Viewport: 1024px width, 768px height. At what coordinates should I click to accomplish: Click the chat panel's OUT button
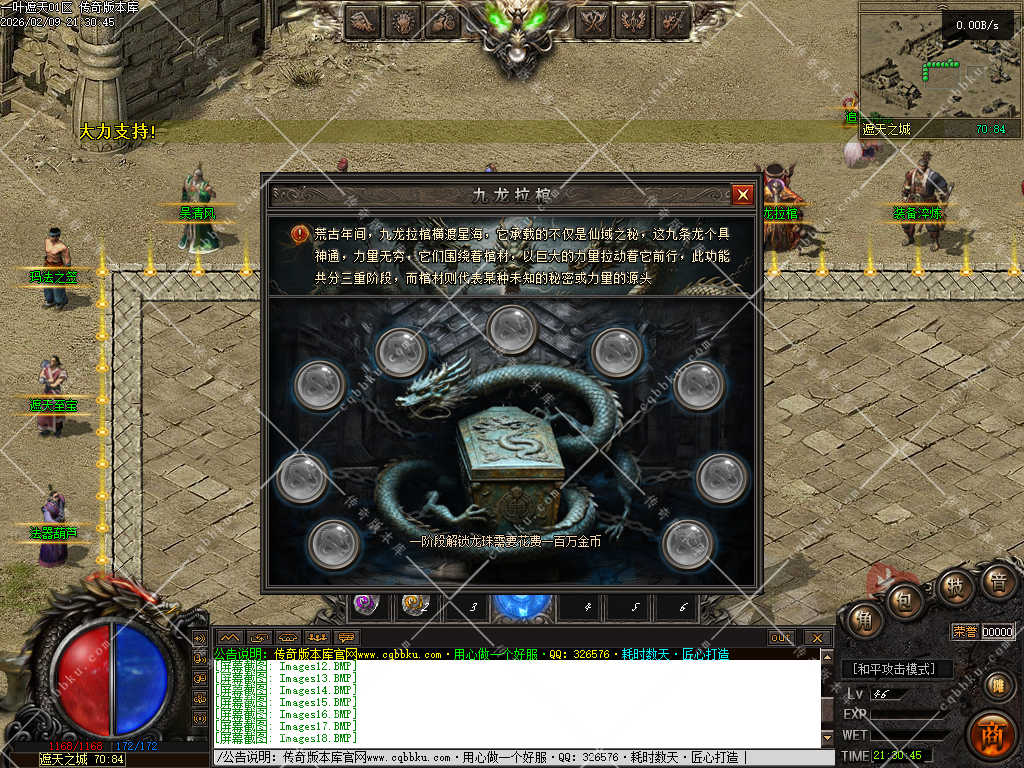pos(781,637)
